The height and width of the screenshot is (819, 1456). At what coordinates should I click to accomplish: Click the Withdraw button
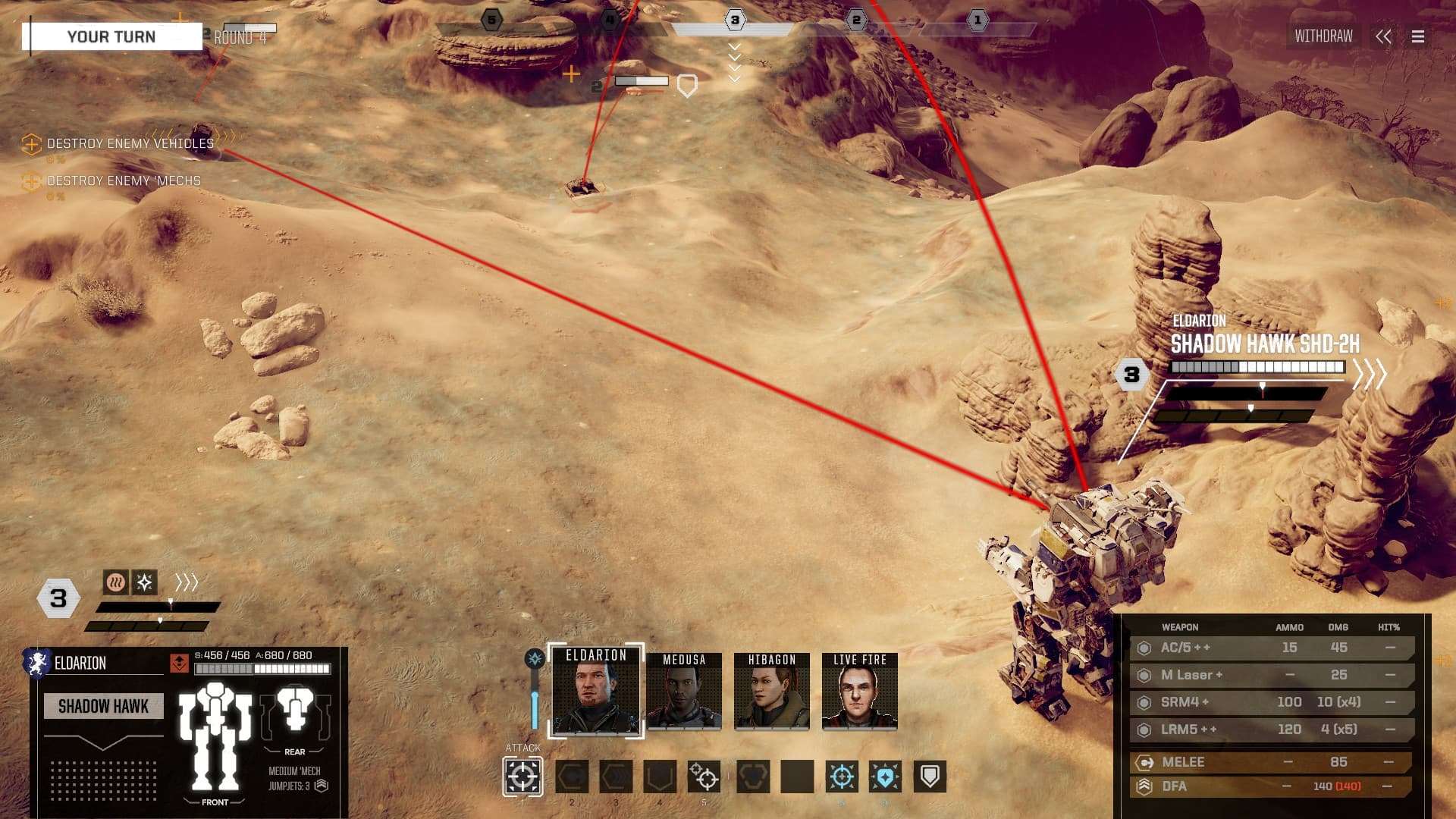(1323, 36)
